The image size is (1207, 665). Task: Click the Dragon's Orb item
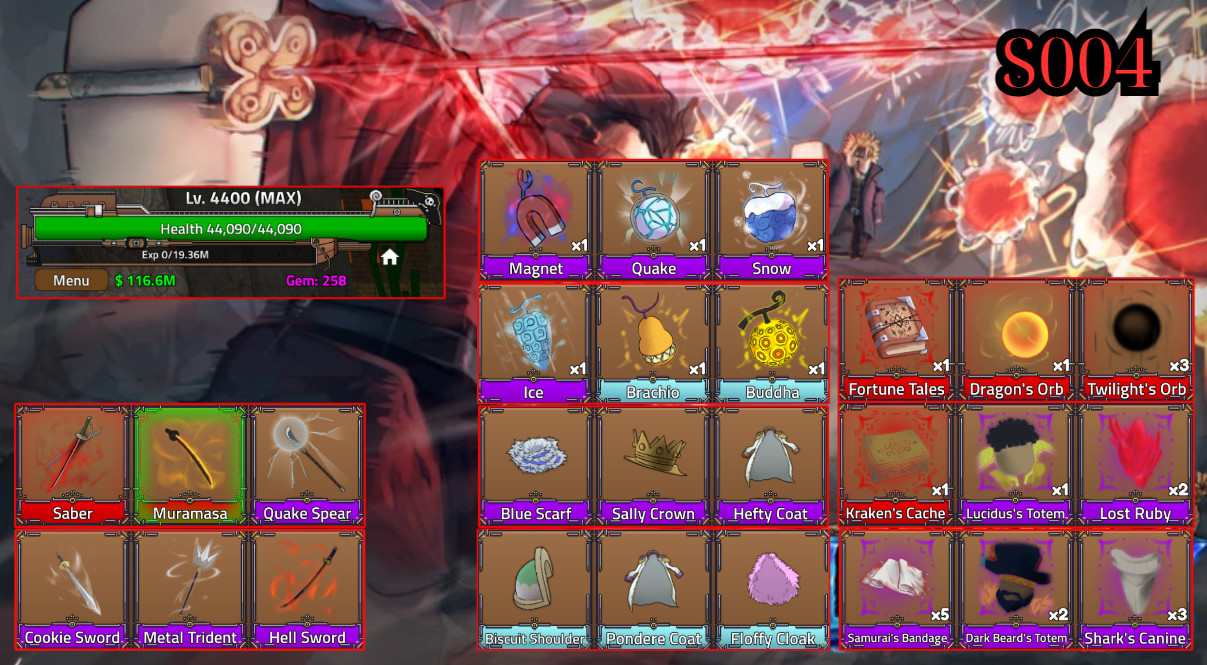1015,339
